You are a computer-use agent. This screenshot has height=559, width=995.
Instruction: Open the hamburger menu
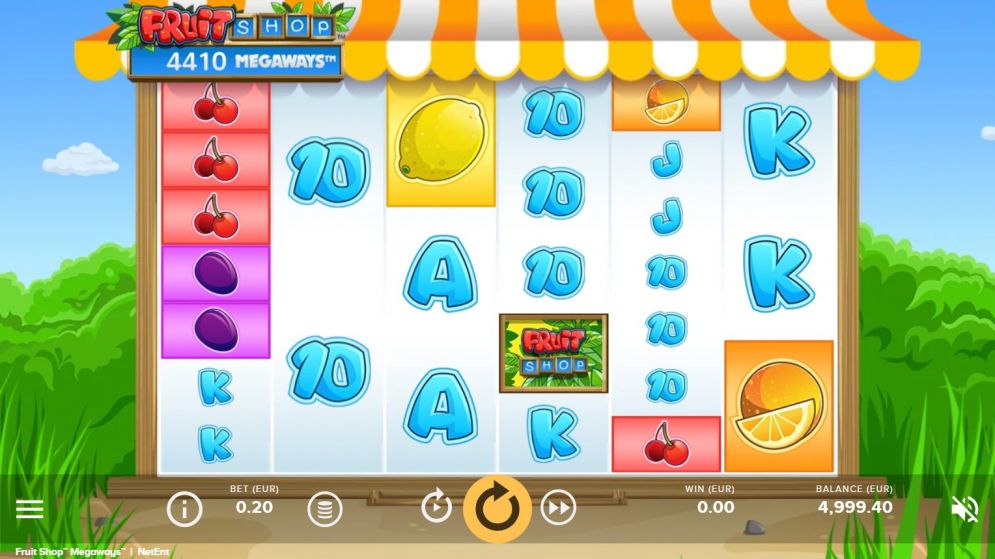[30, 510]
